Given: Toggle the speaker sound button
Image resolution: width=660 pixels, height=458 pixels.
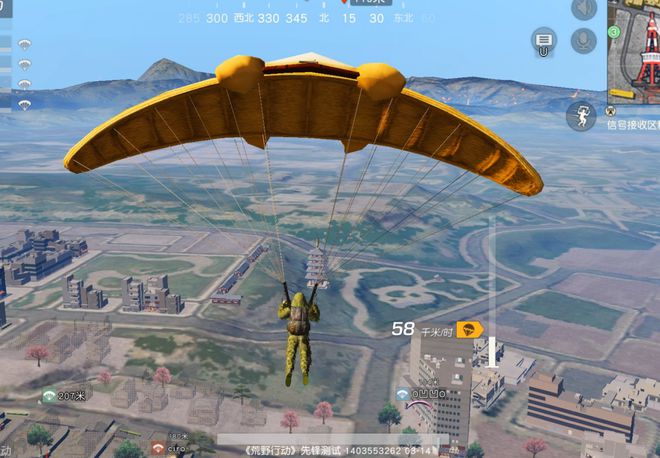Looking at the screenshot, I should tap(583, 8).
